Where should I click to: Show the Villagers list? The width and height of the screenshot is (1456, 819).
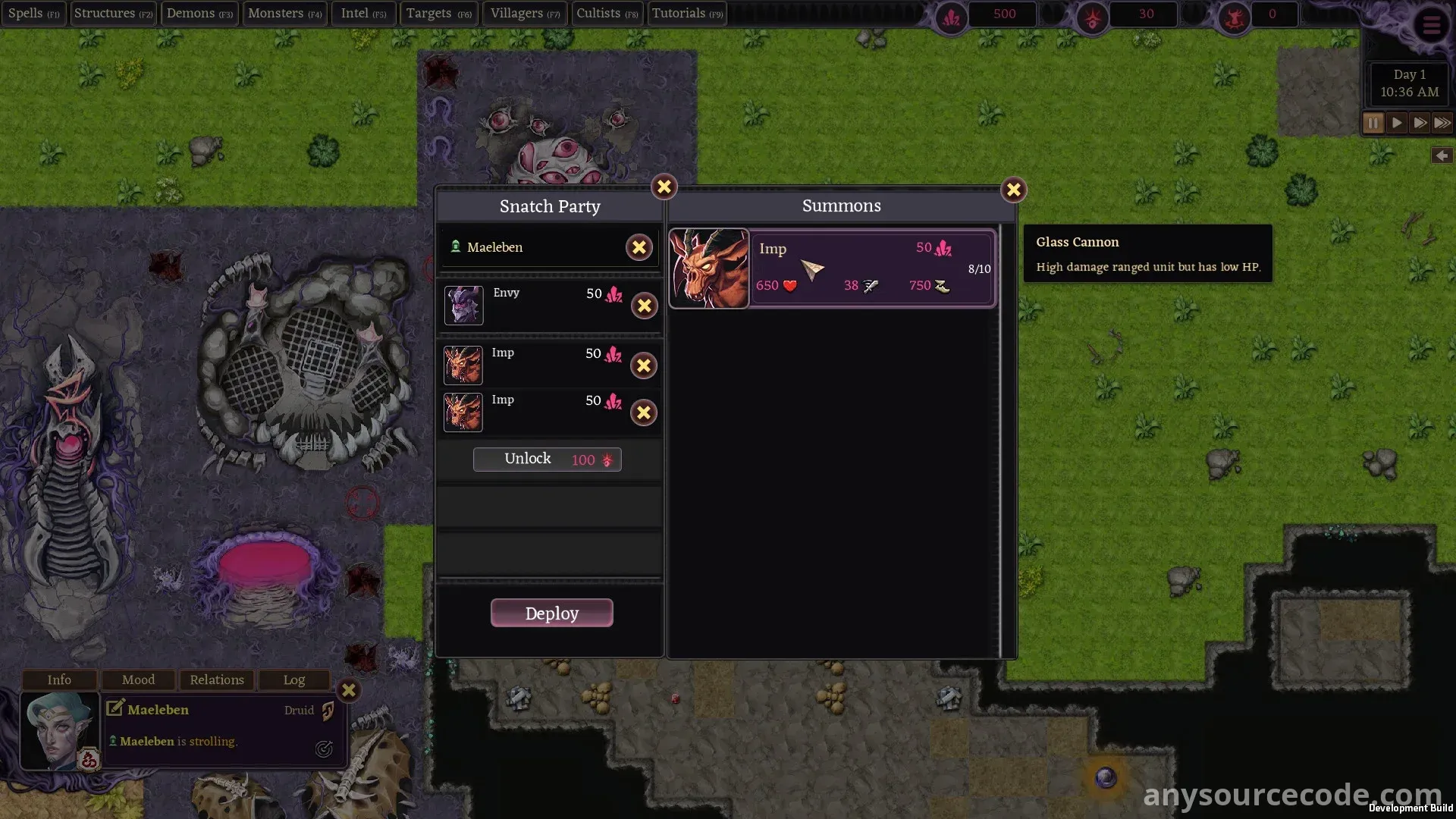[x=525, y=14]
